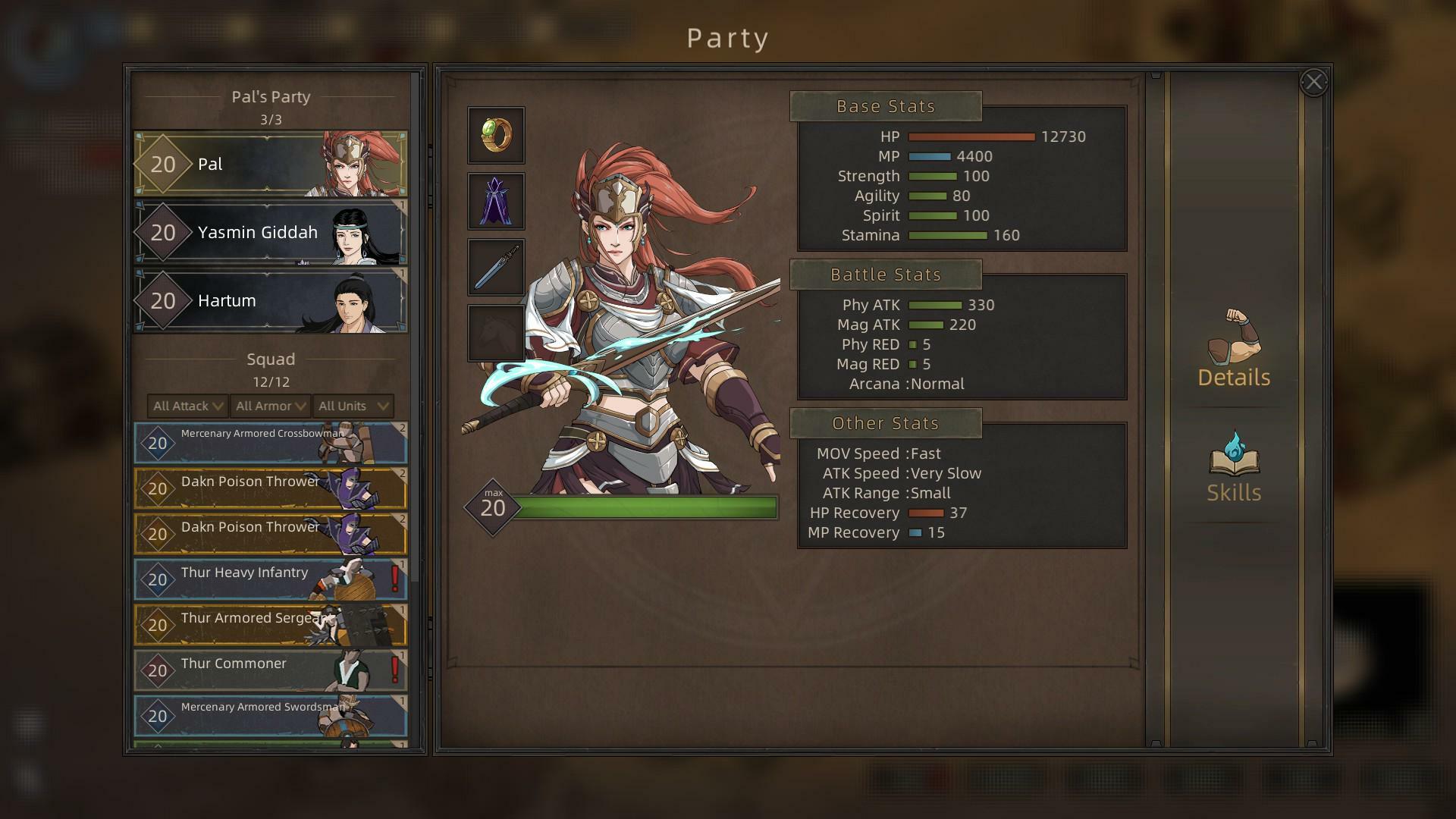Switch to the Details tab
The width and height of the screenshot is (1456, 819).
[1234, 349]
